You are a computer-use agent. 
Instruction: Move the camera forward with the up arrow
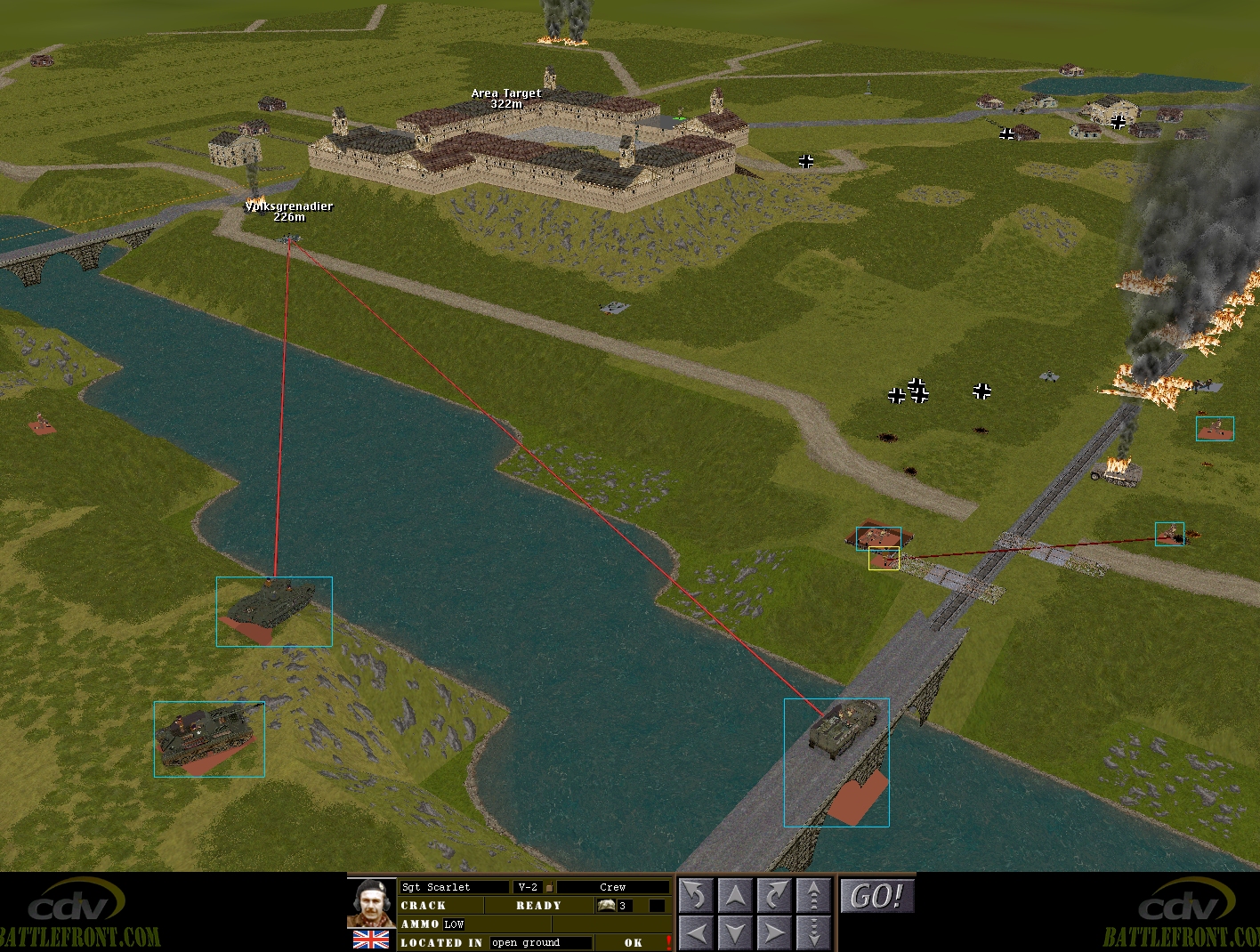(735, 895)
